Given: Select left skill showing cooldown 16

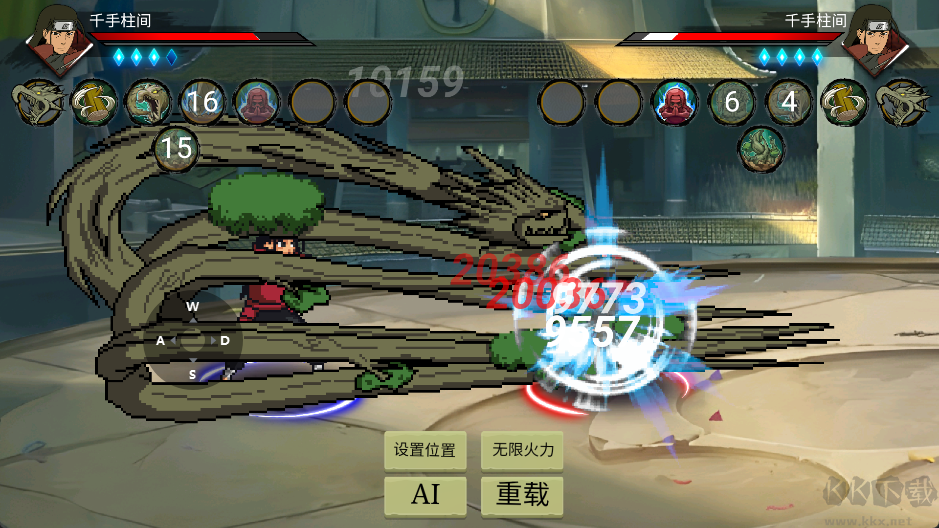Looking at the screenshot, I should (202, 102).
